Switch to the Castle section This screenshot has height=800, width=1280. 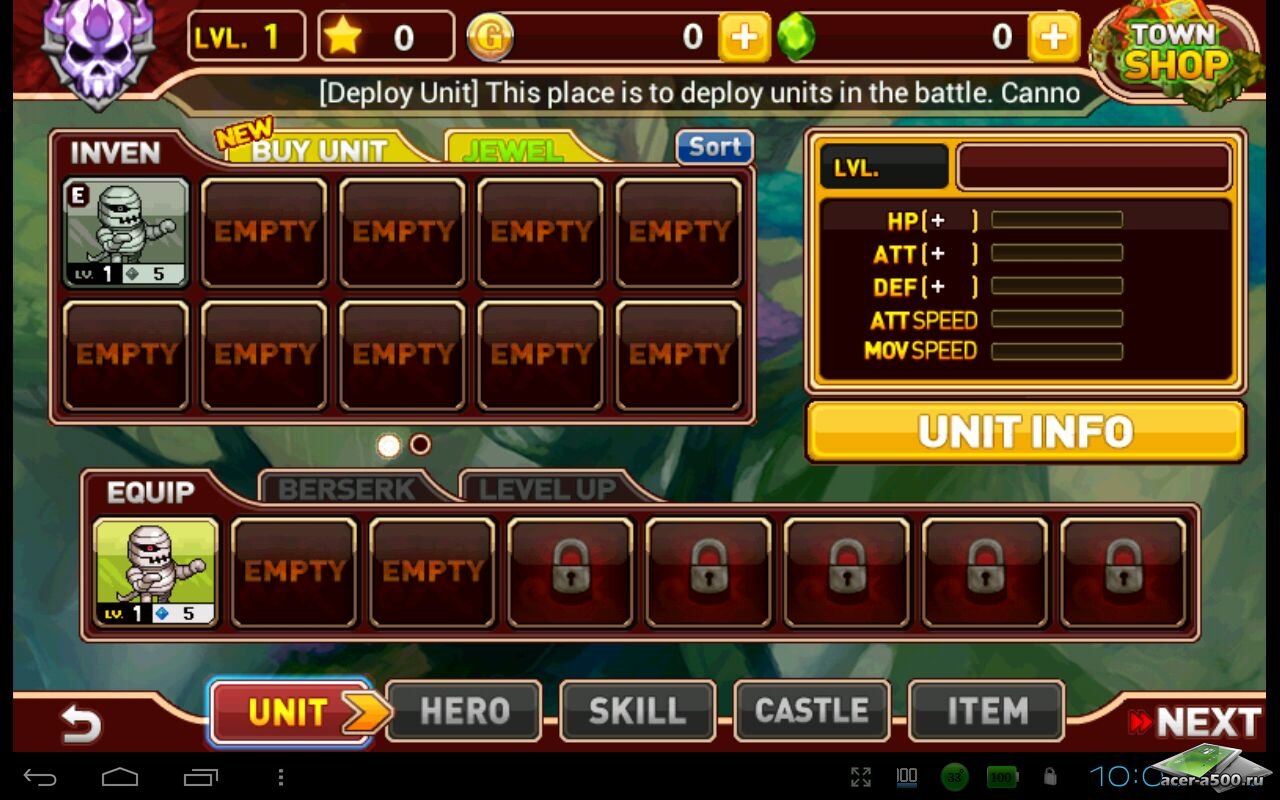coord(812,712)
